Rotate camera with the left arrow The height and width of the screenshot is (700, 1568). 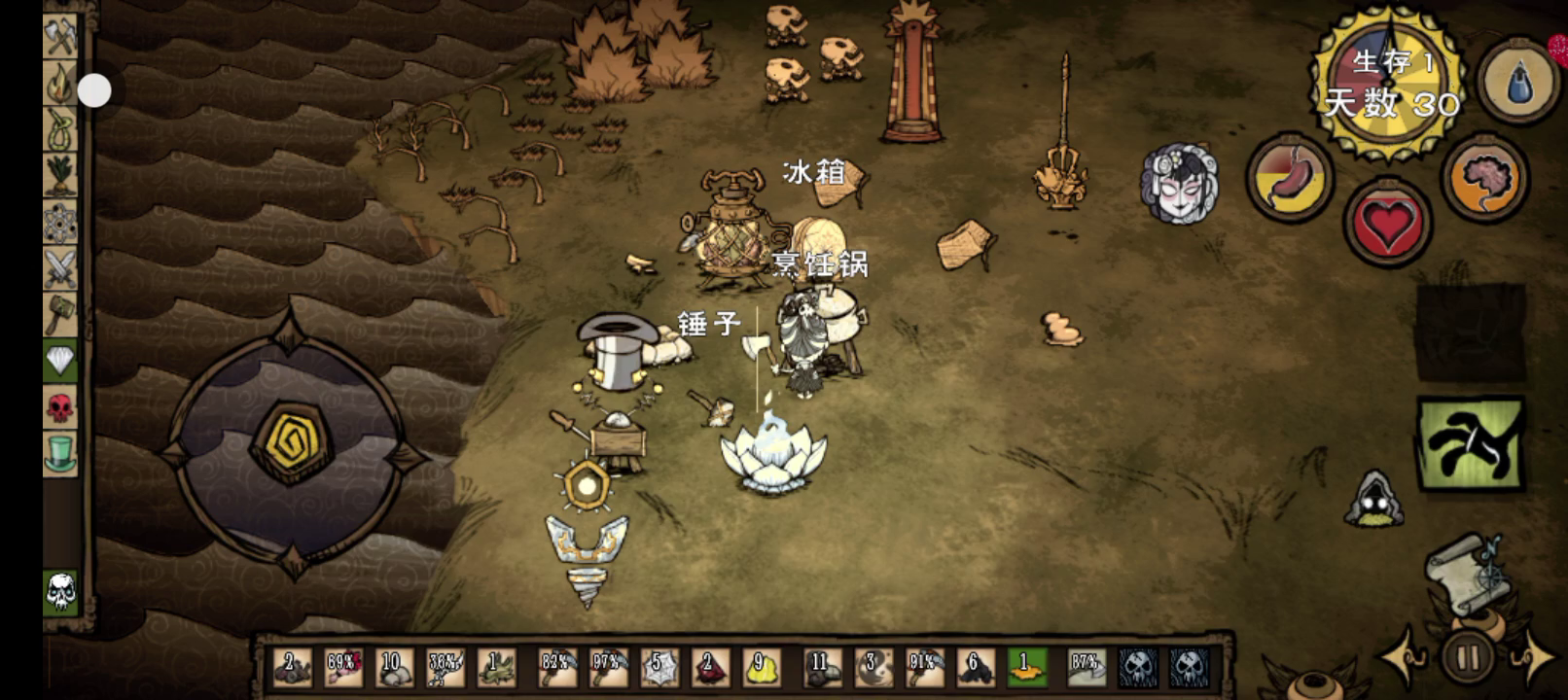[1404, 658]
